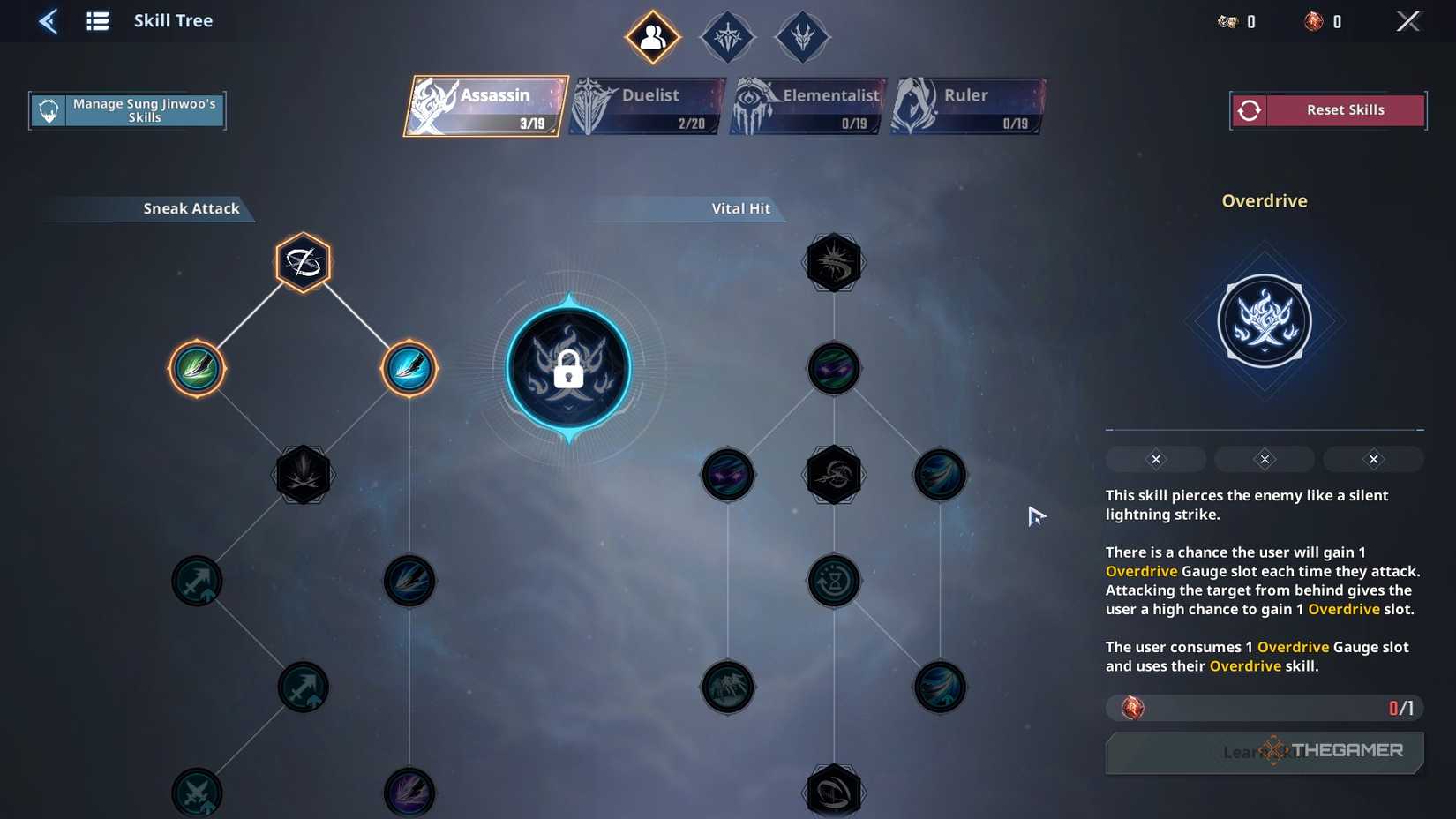The image size is (1456, 819).
Task: Click the gold currency counter icon
Action: (1227, 21)
